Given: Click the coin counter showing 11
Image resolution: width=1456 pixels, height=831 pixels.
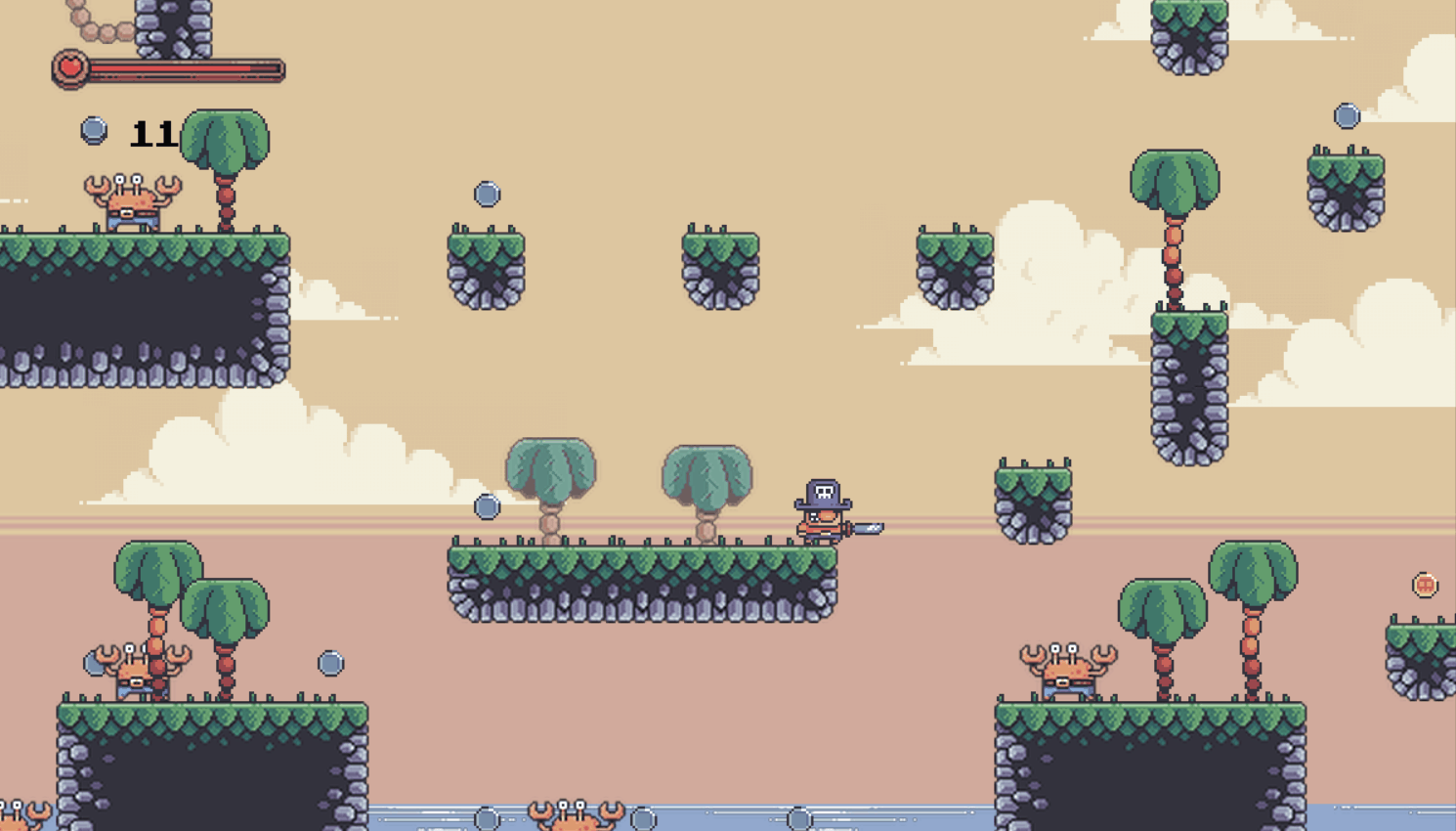Looking at the screenshot, I should pos(151,132).
